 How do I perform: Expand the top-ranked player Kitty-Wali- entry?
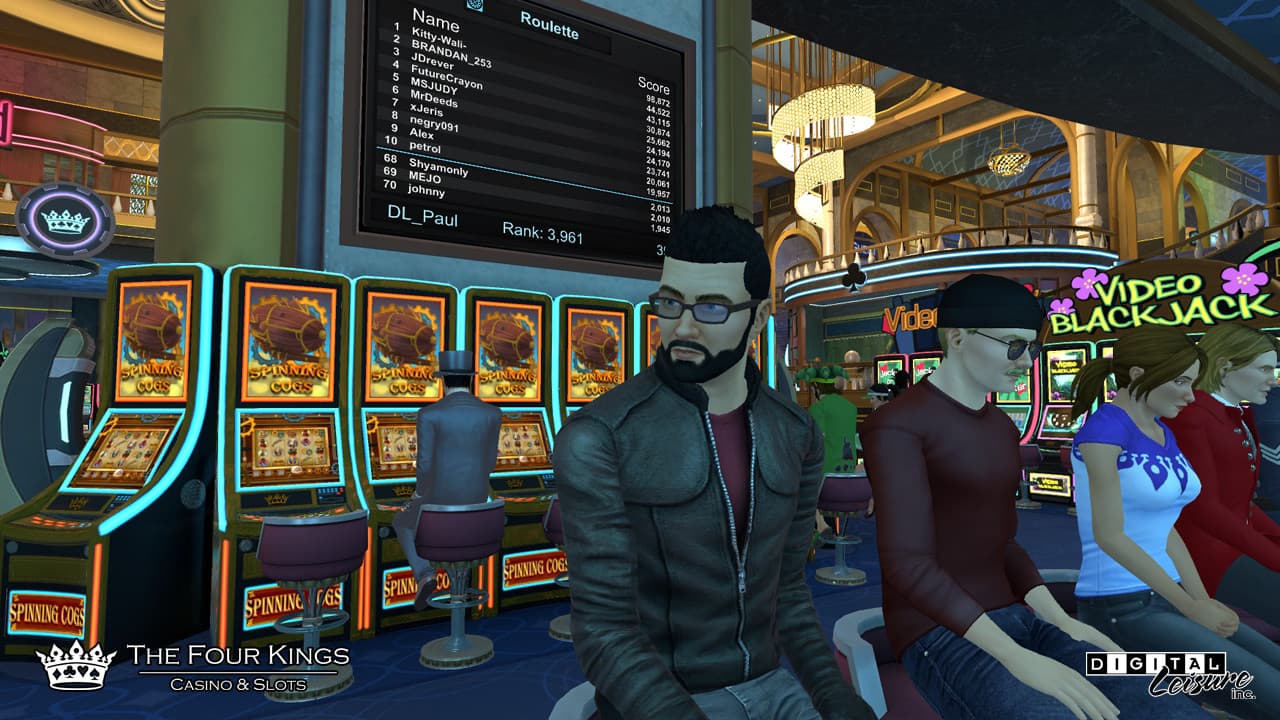[x=437, y=38]
